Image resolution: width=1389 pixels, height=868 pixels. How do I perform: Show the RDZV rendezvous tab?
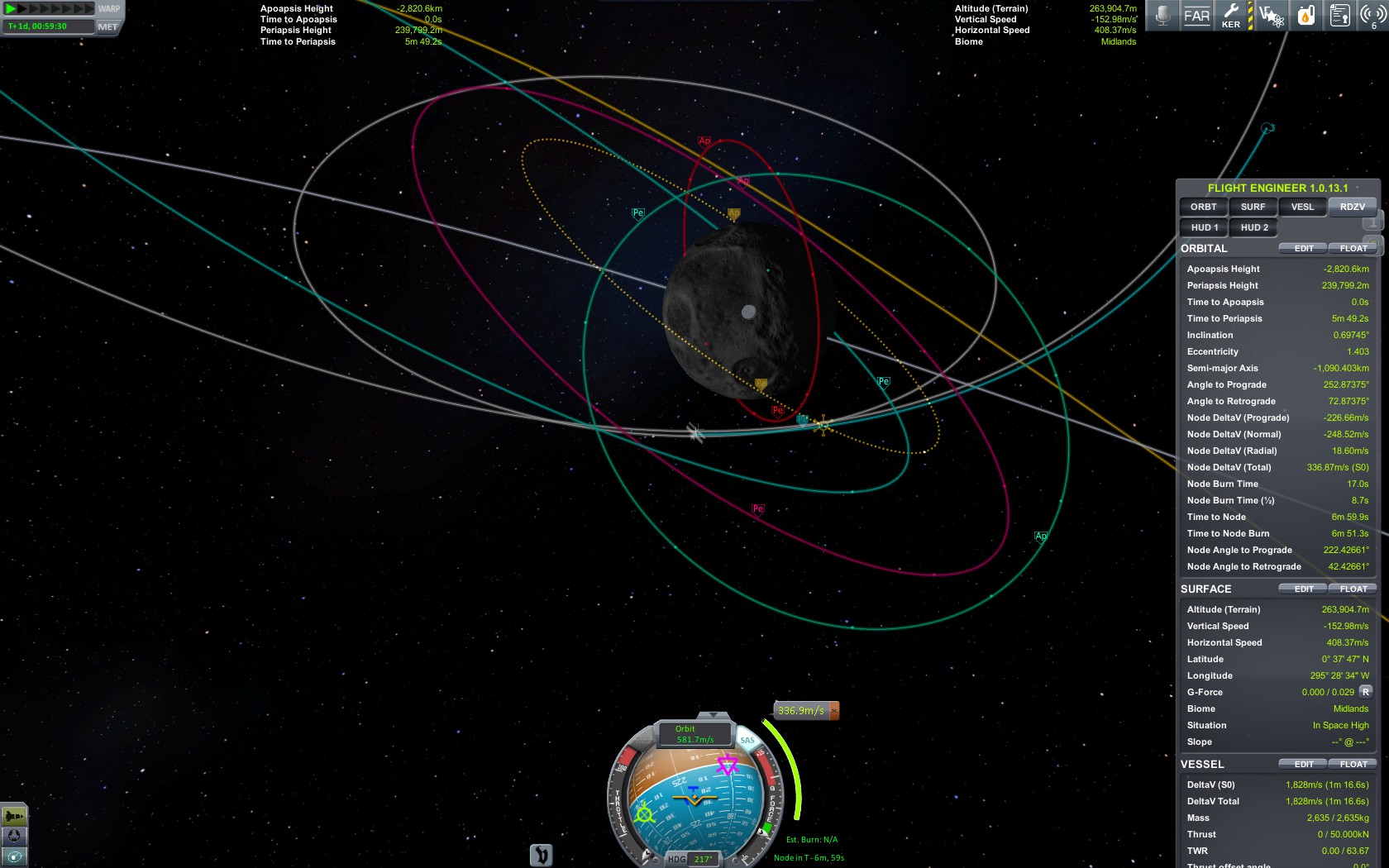(1353, 207)
